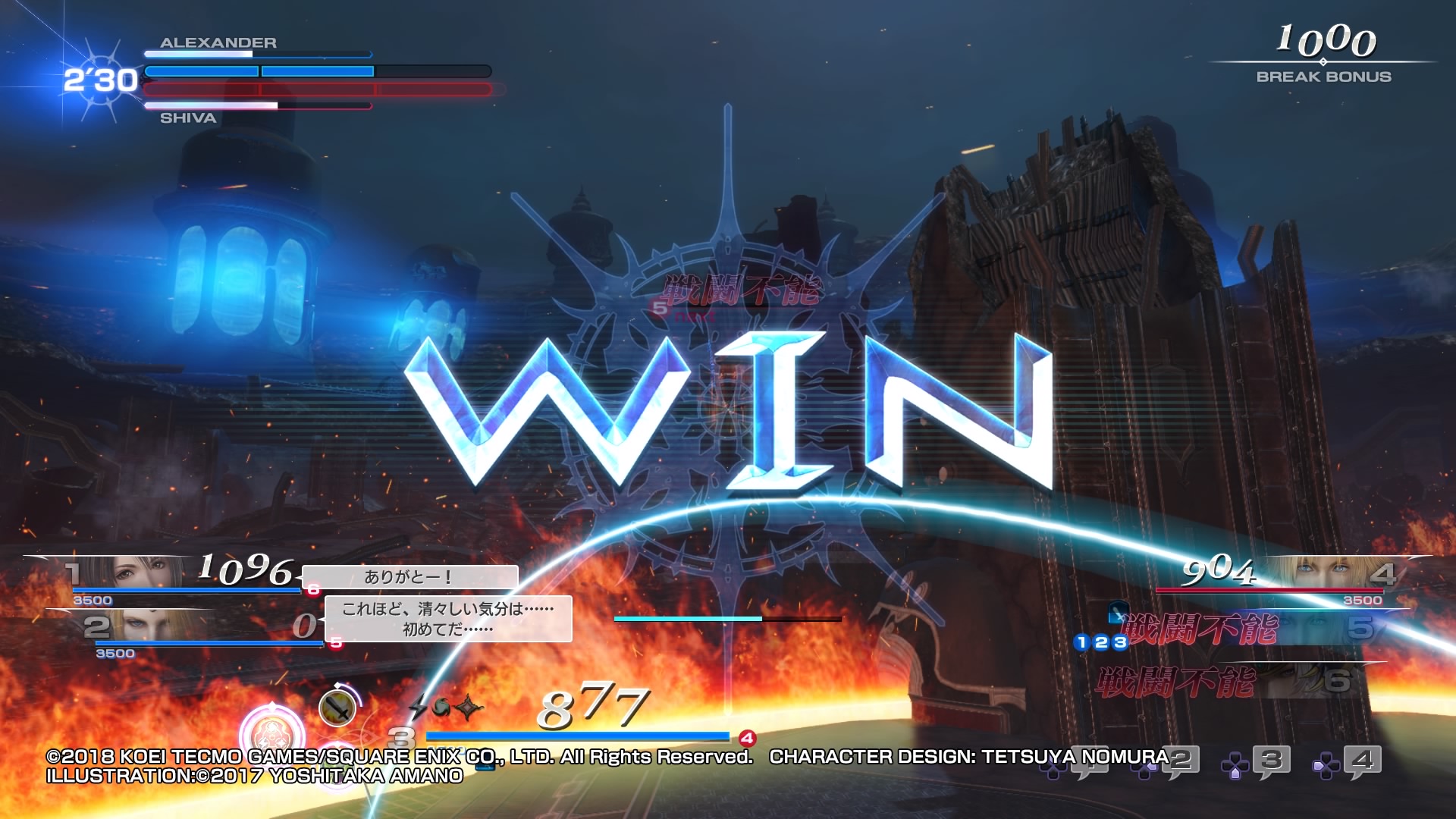Click the "これほど、清々しい気分は" chat bubble

447,619
